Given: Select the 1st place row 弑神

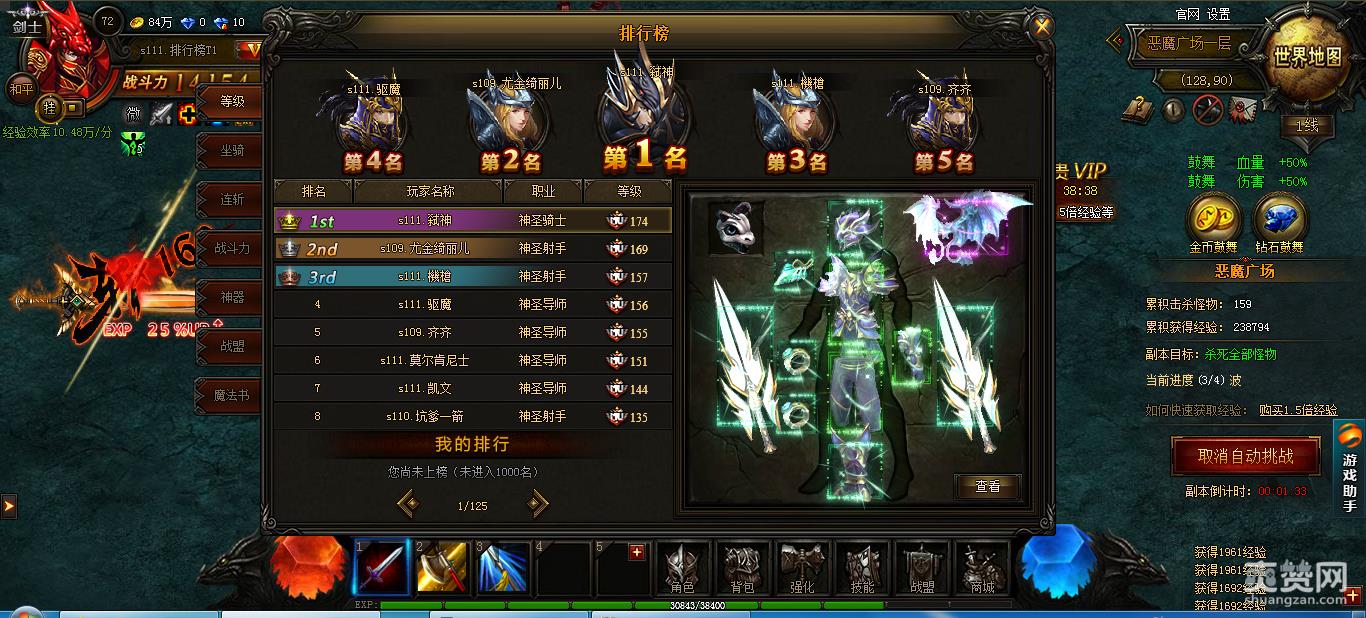Looking at the screenshot, I should coord(473,221).
